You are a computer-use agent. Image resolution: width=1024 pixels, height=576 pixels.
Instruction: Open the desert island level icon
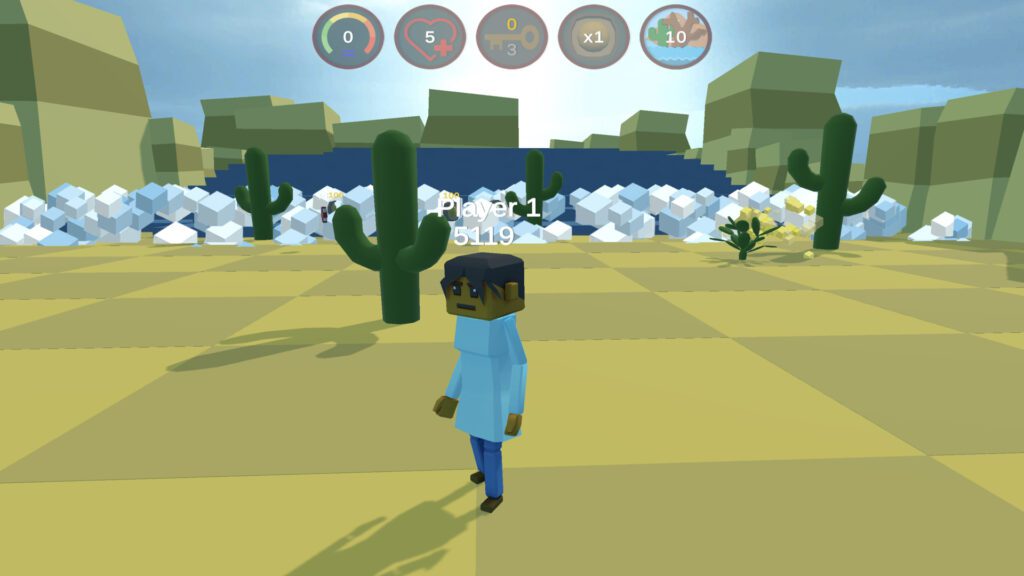click(676, 37)
